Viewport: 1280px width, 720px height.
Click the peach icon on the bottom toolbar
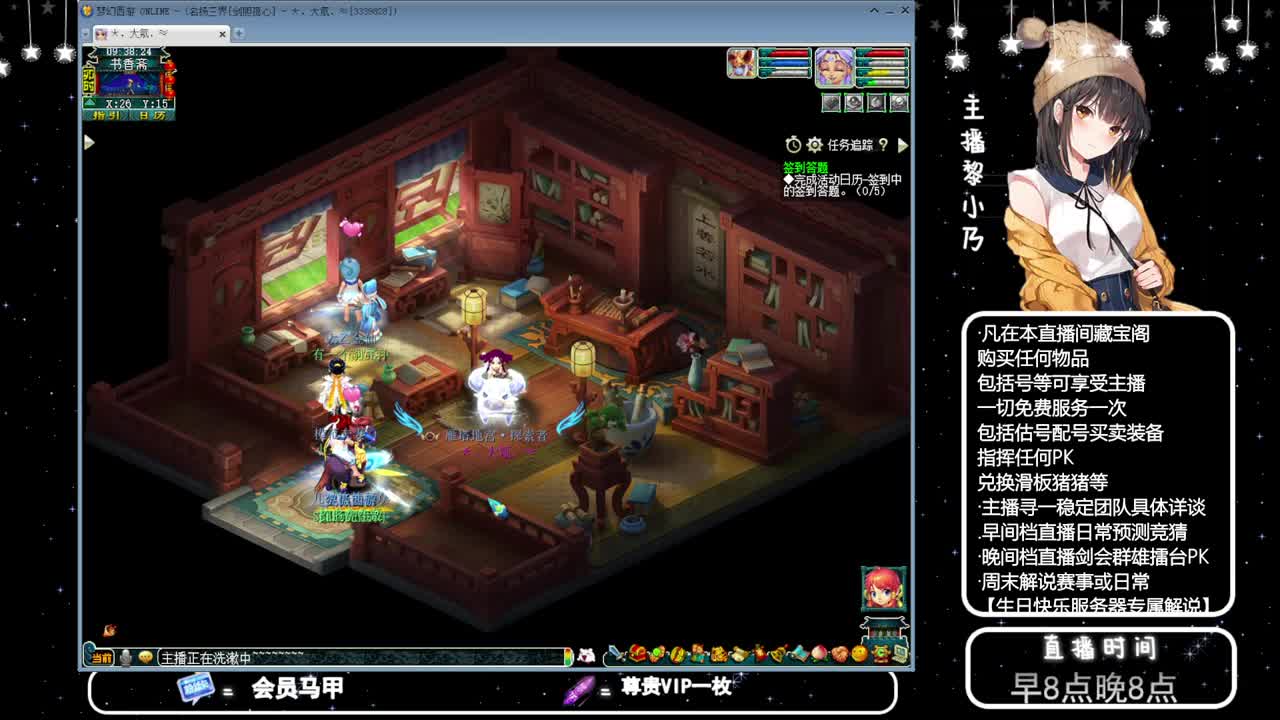click(818, 653)
